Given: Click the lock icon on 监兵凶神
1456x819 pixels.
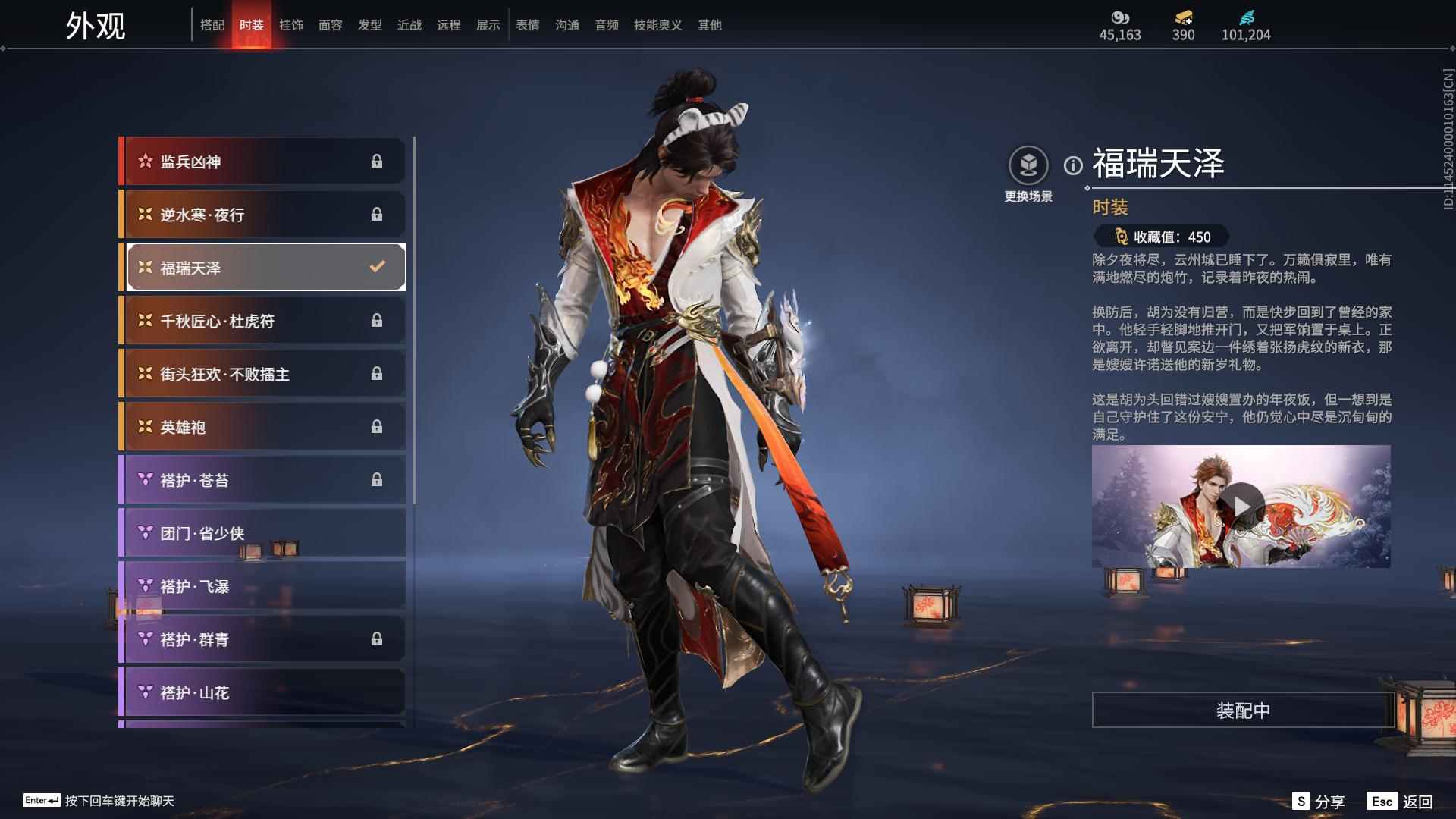Looking at the screenshot, I should coord(378,161).
